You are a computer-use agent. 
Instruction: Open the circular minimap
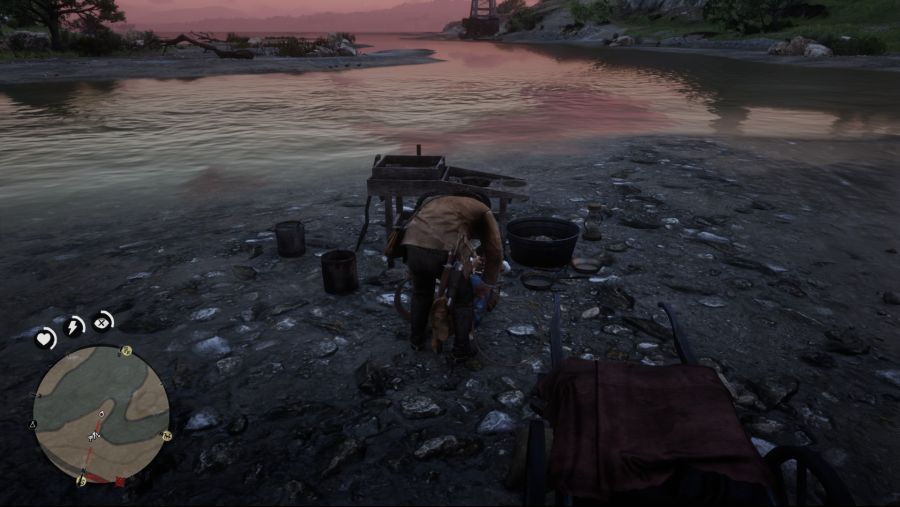100,414
